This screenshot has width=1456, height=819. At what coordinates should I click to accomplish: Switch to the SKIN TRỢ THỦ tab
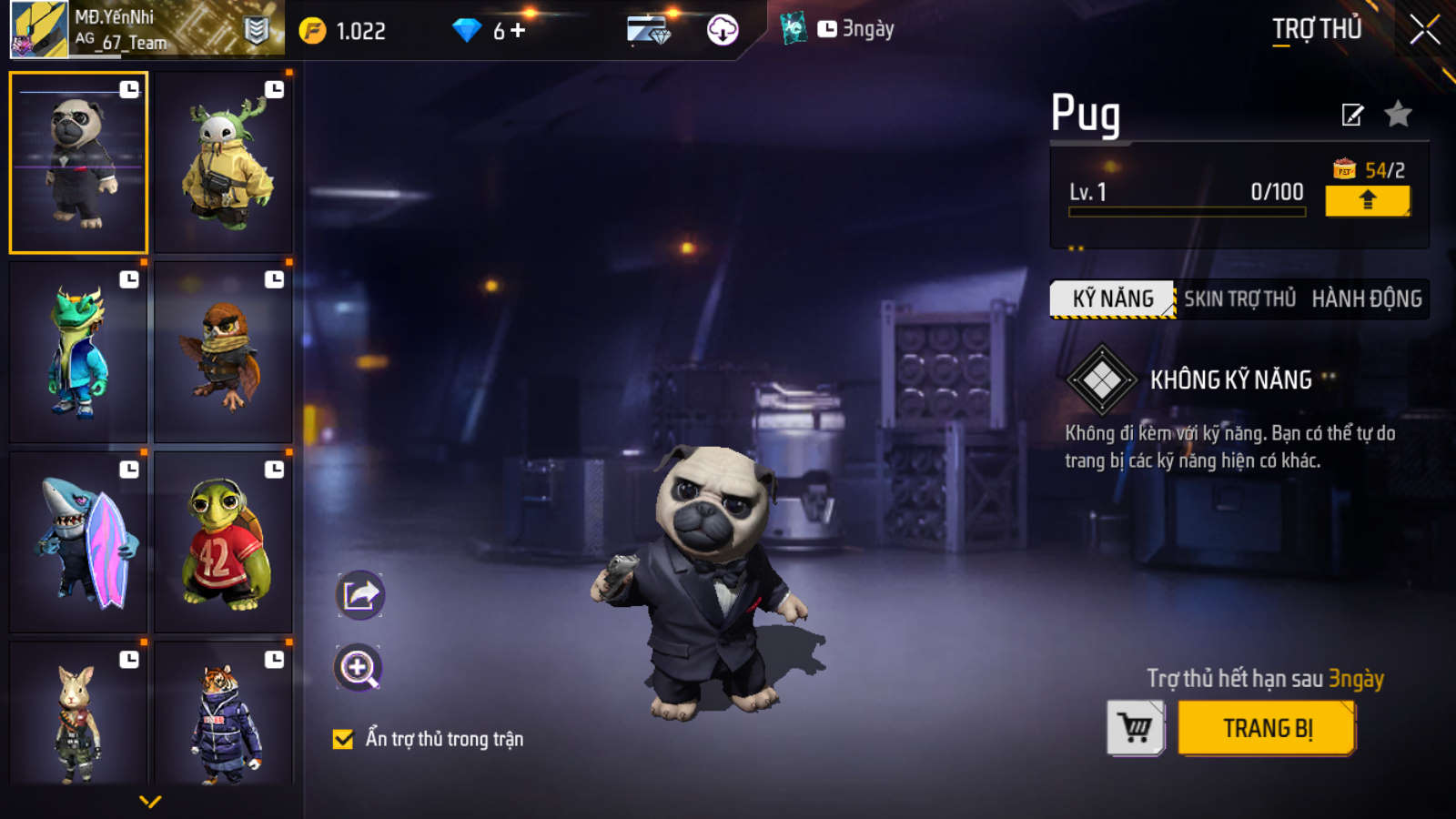[1239, 299]
